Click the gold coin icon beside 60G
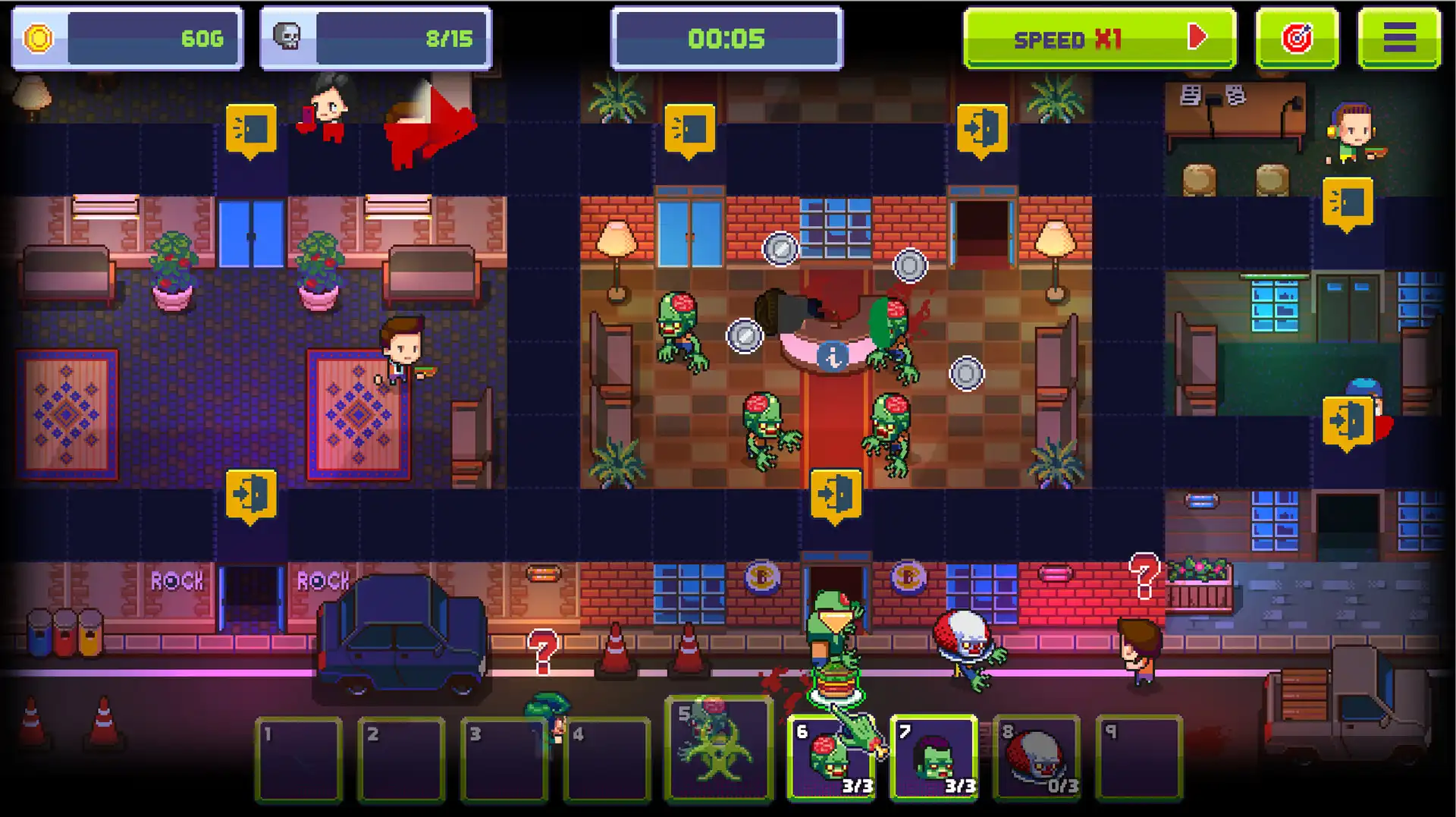 coord(37,36)
